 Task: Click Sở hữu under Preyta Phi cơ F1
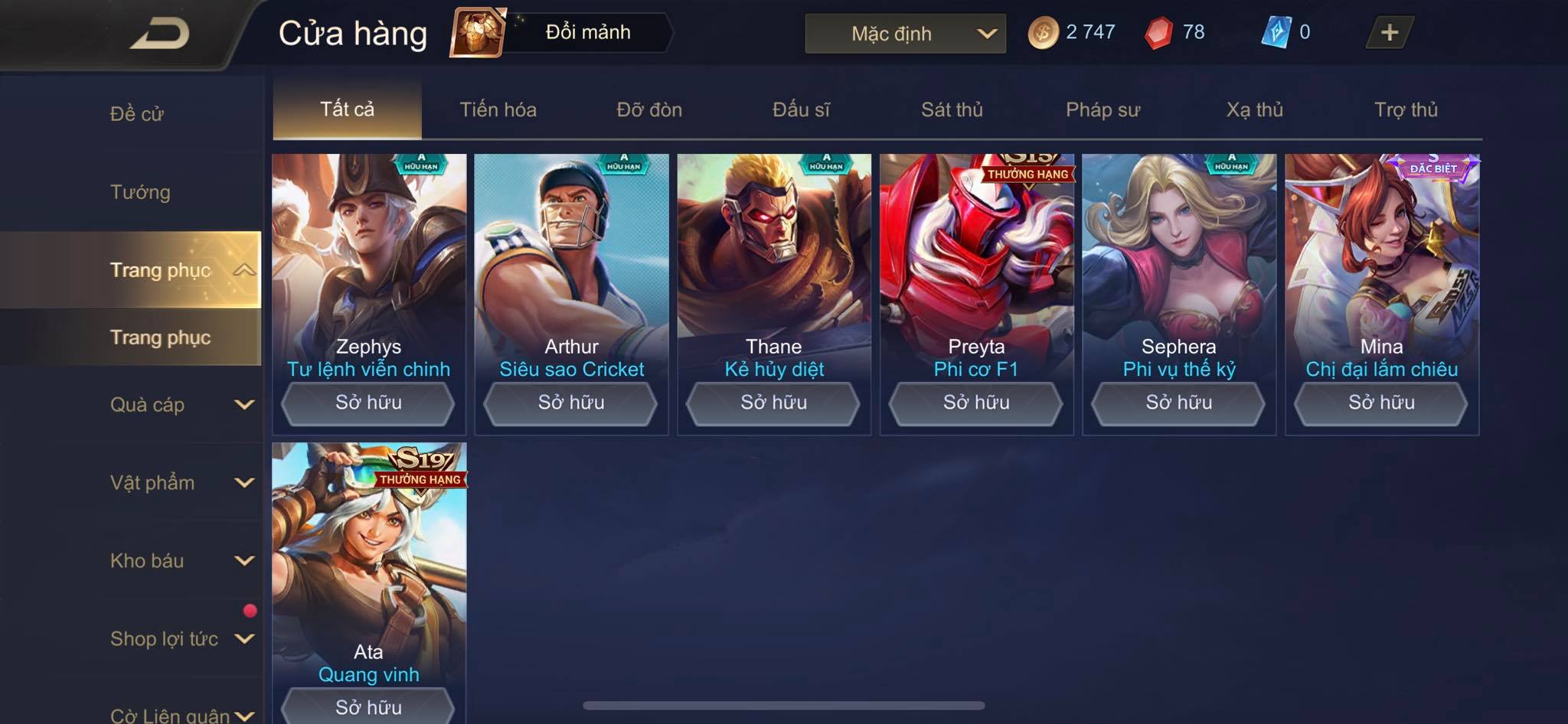pyautogui.click(x=976, y=403)
